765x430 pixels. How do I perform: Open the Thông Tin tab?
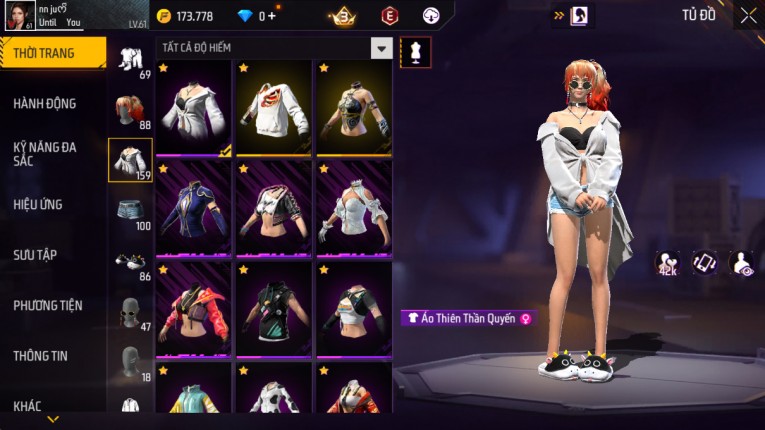pos(41,356)
